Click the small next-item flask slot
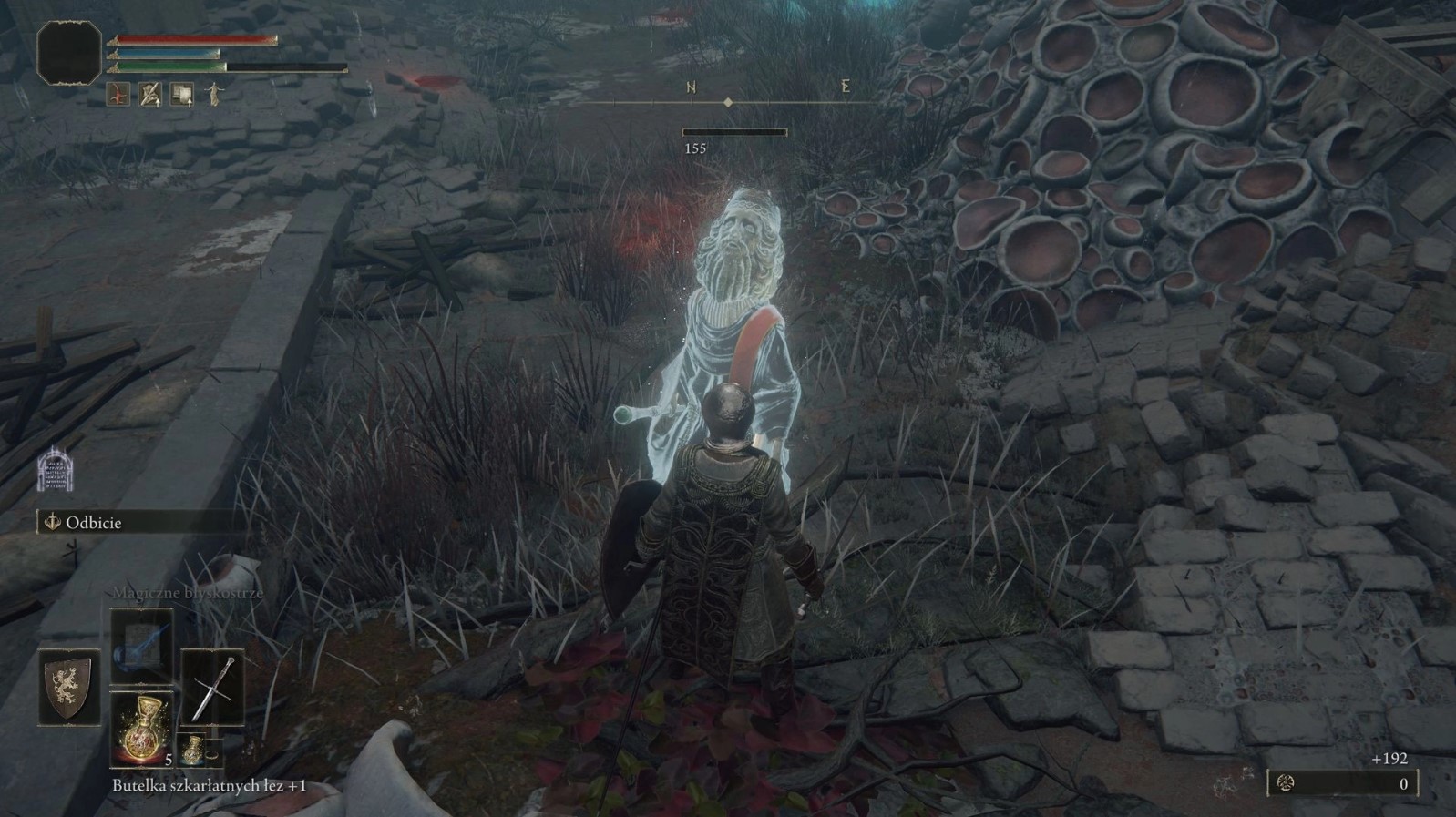The height and width of the screenshot is (817, 1456). pos(192,751)
